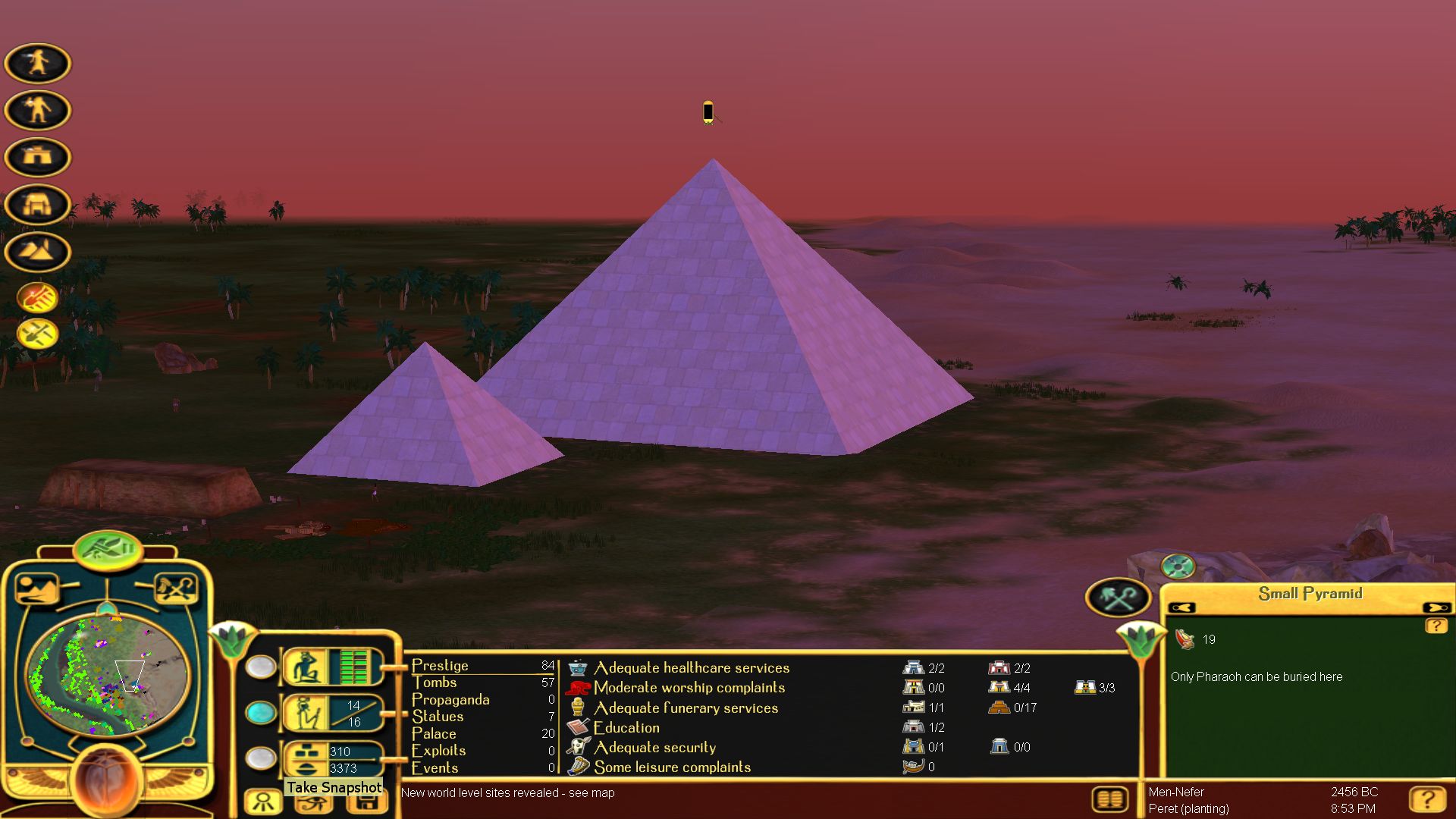This screenshot has width=1456, height=819.
Task: Select the red shovel tool icon
Action: (37, 297)
